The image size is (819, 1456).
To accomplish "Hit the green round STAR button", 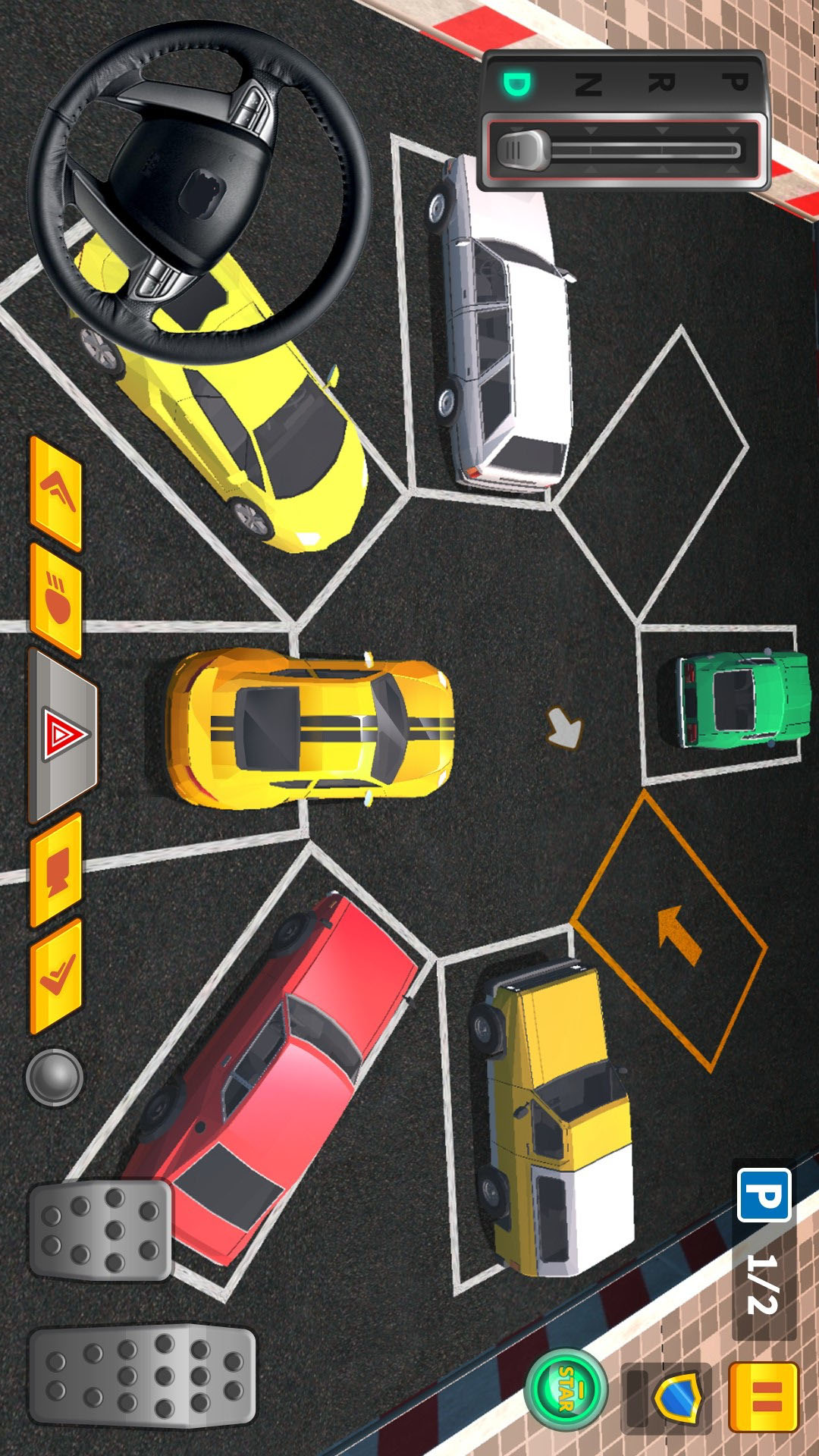I will point(566,1389).
